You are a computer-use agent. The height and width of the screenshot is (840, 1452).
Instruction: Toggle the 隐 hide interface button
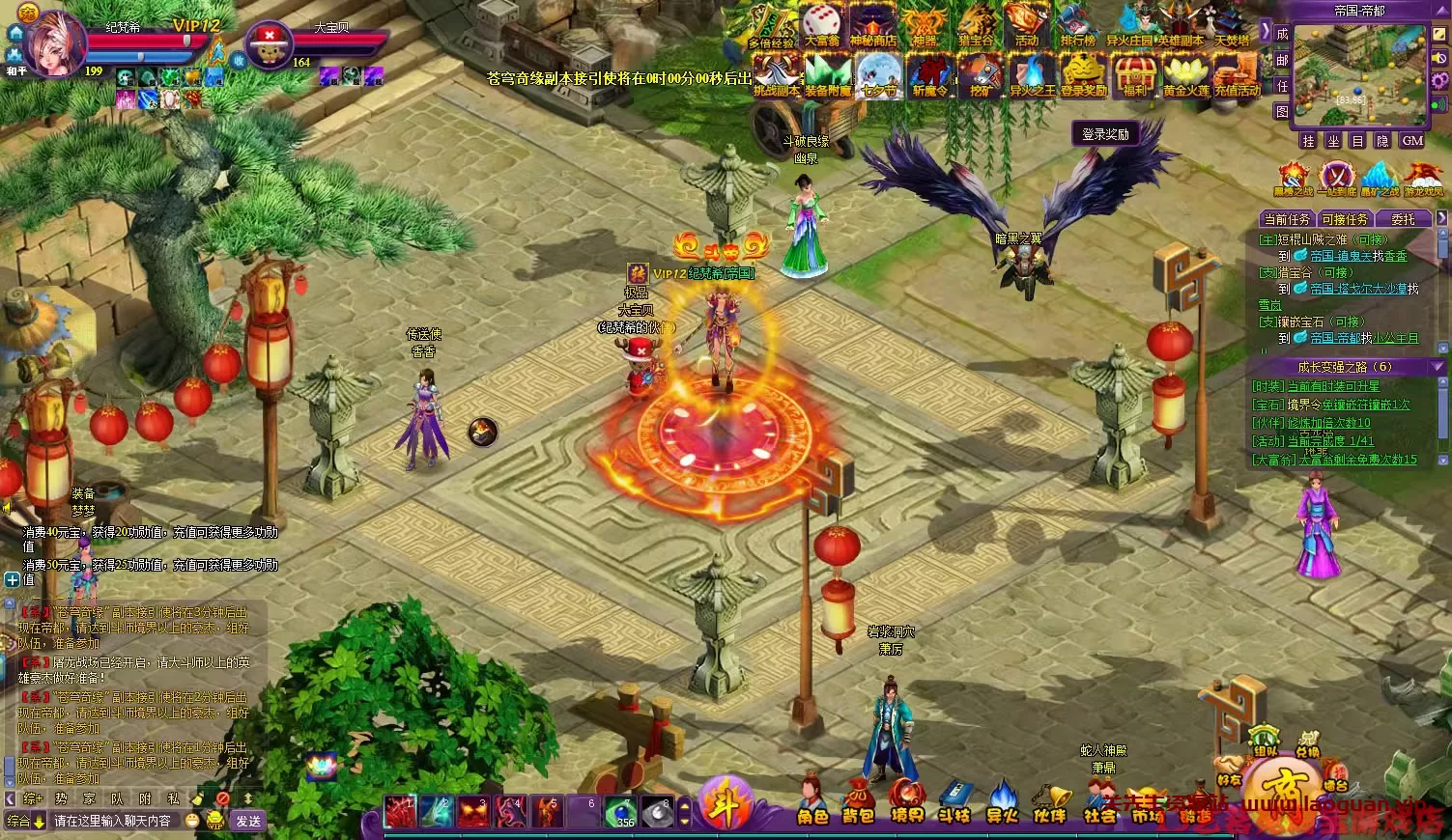[x=1381, y=141]
